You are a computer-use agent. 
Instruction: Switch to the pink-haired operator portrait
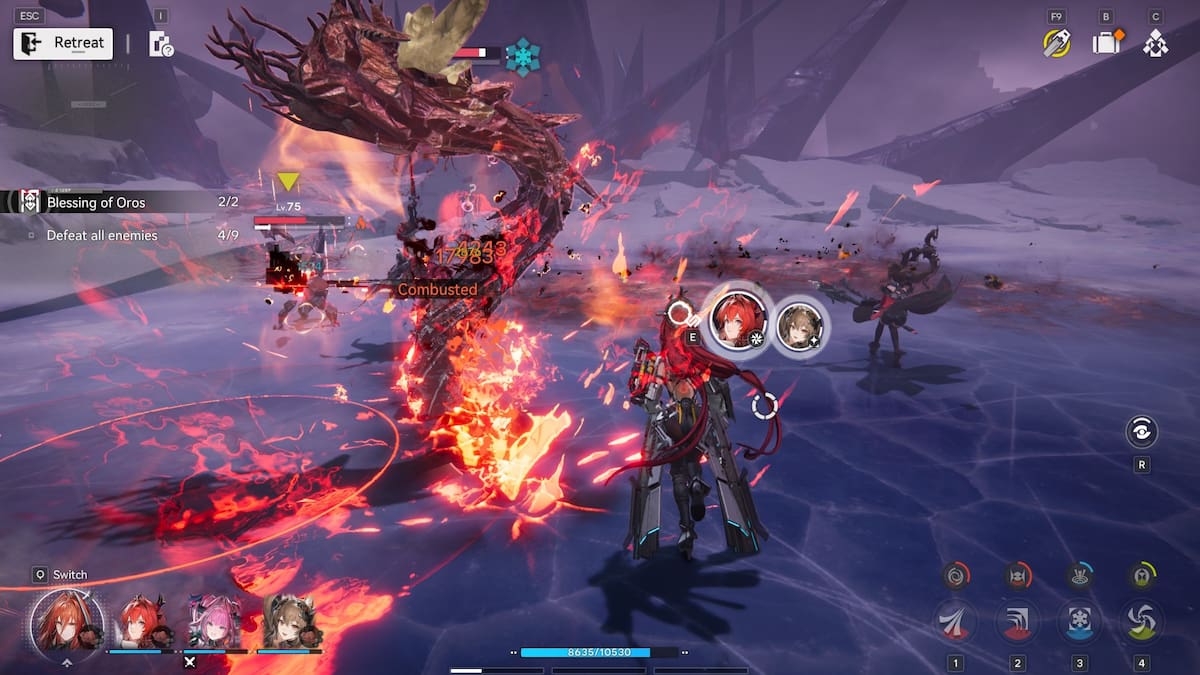coord(212,621)
